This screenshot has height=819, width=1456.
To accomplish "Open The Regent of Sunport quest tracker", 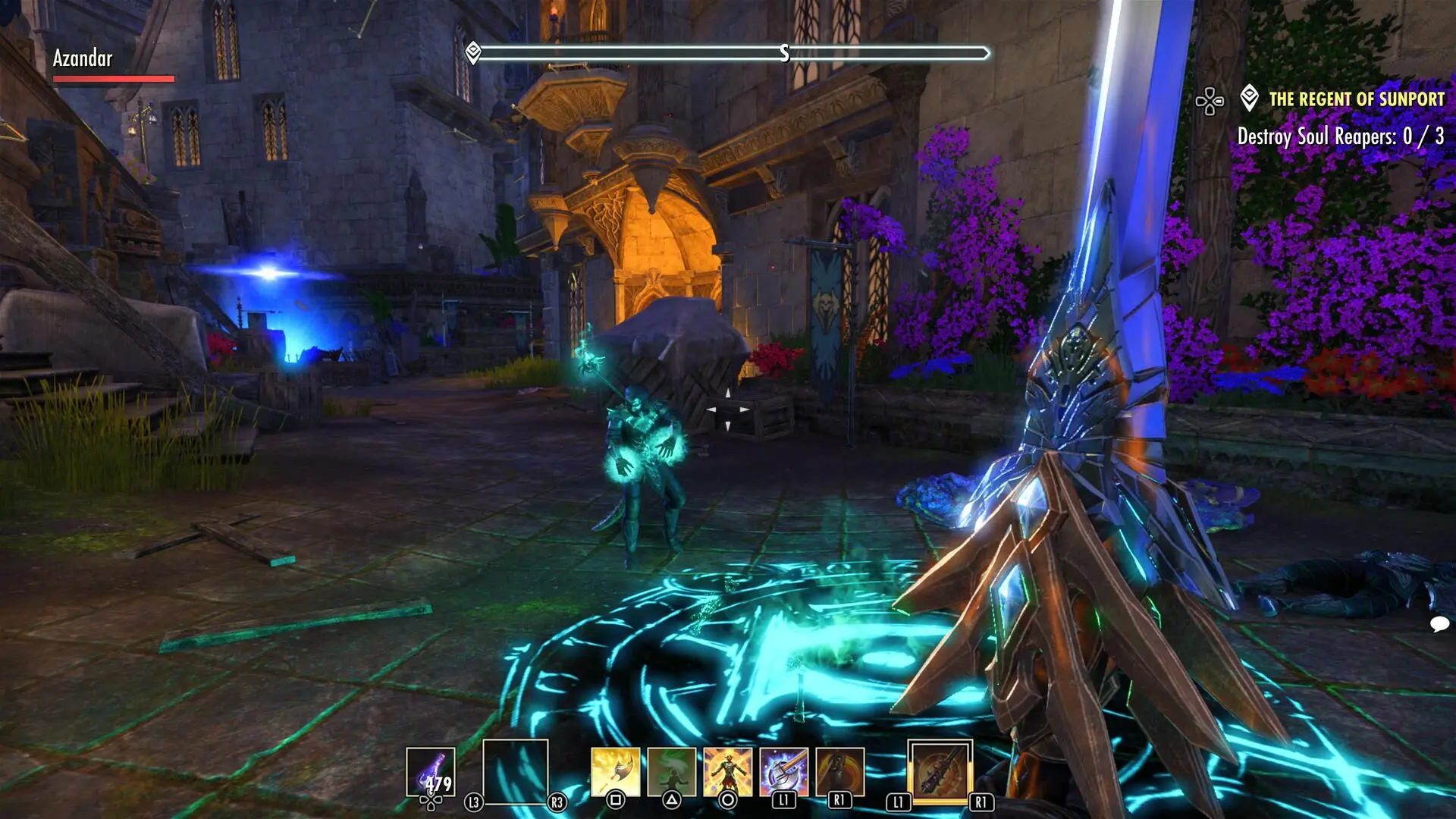I will click(x=1356, y=99).
